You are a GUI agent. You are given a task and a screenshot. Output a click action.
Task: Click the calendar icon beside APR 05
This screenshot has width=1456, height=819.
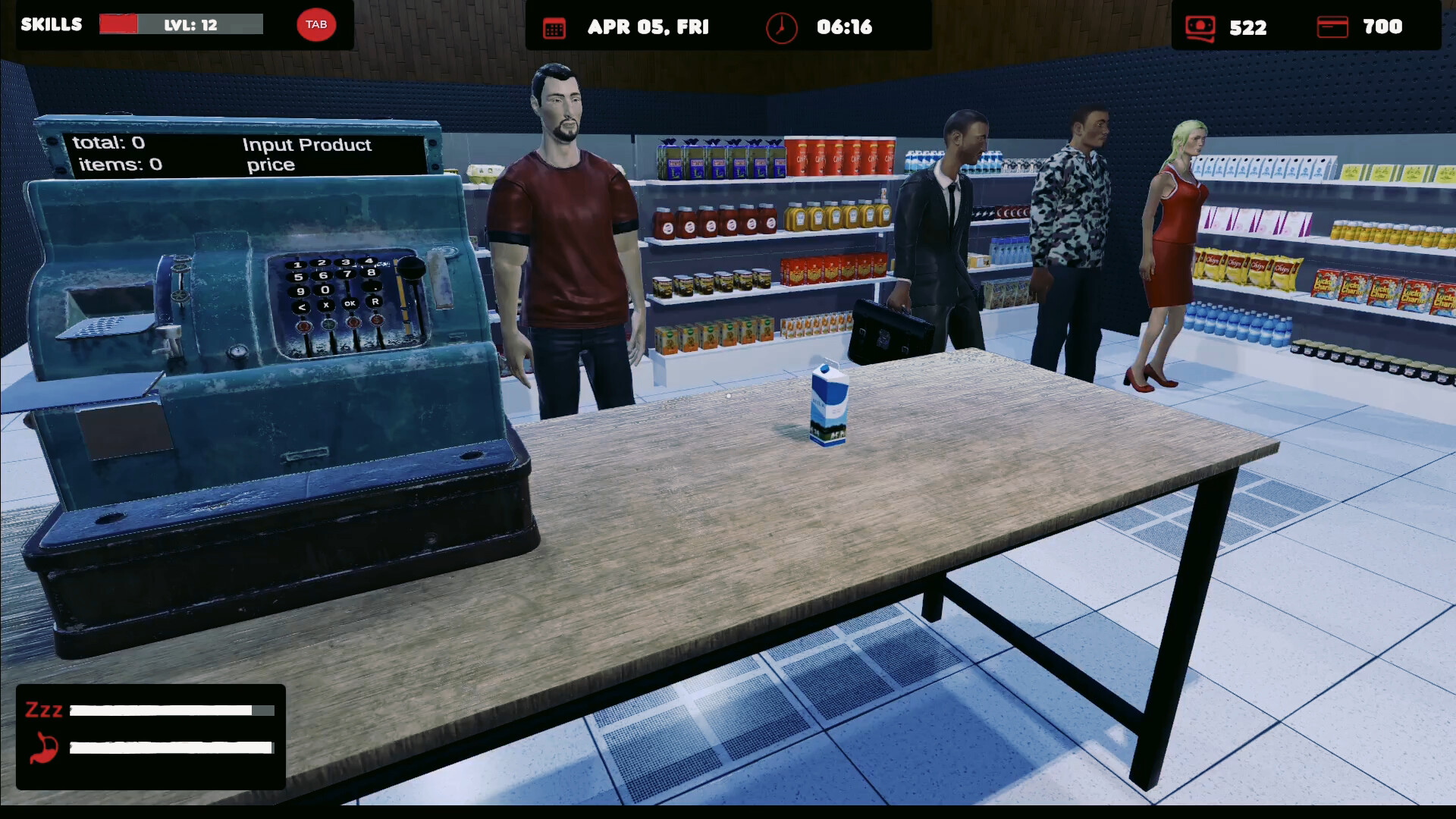554,27
